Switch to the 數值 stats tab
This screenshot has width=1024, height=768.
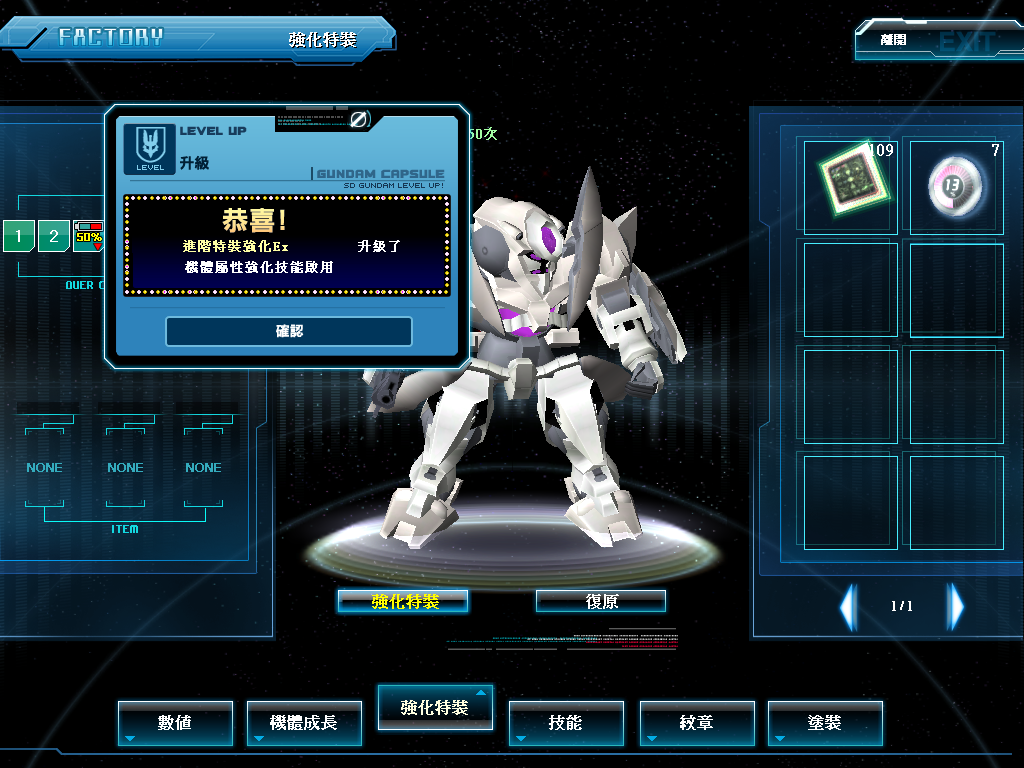[x=175, y=722]
